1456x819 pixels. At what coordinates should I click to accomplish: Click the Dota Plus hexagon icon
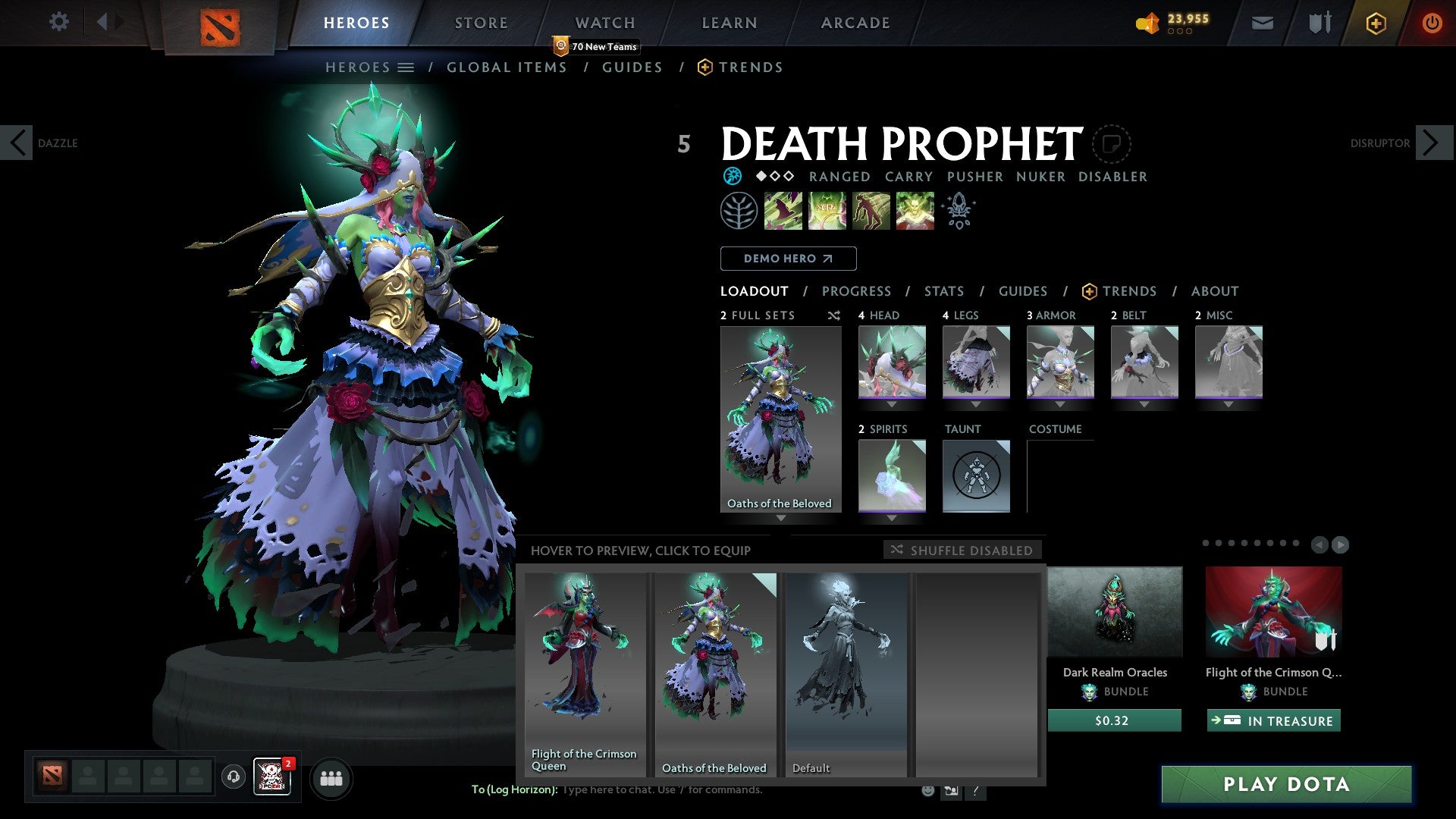click(1375, 23)
